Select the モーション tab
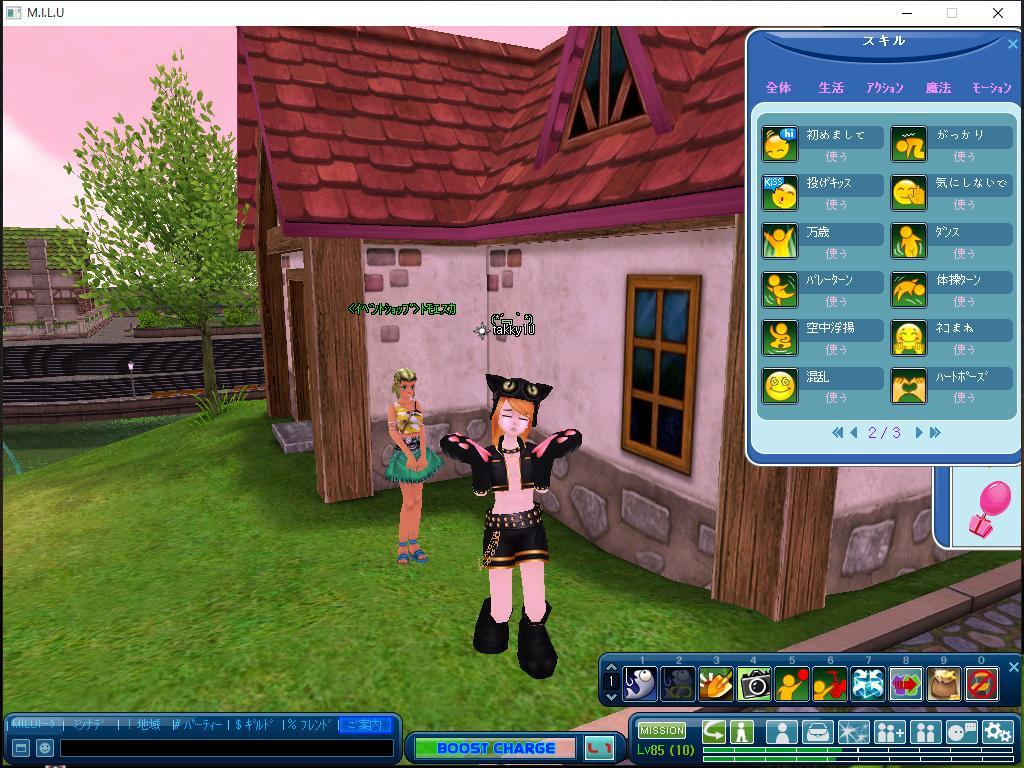This screenshot has width=1024, height=768. 991,88
